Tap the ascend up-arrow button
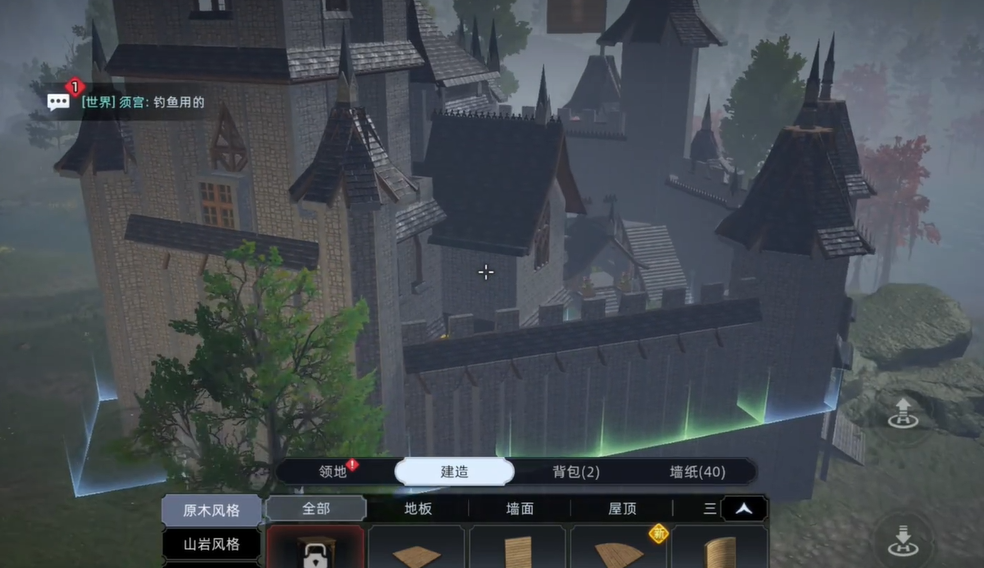 (903, 411)
